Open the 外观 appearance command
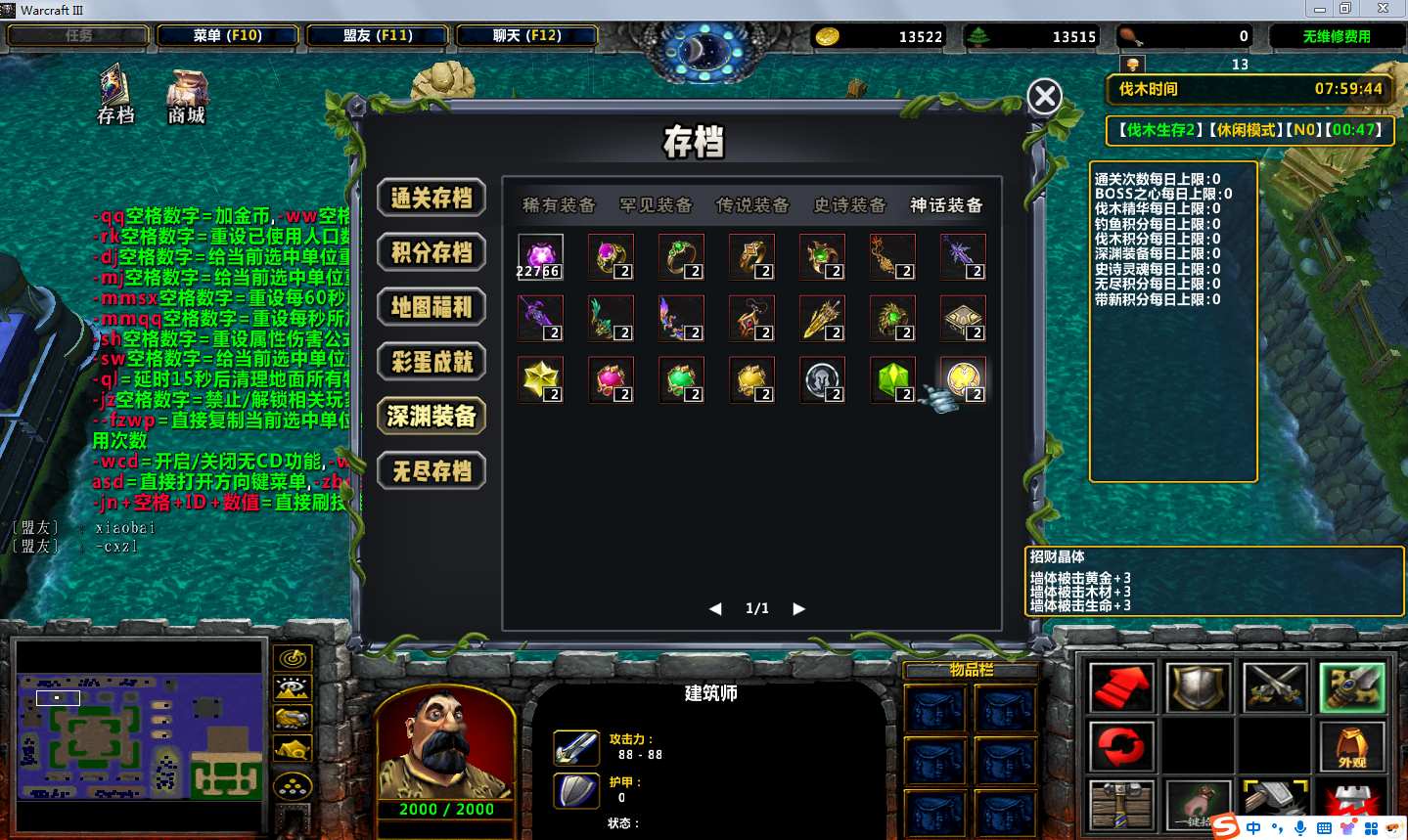The height and width of the screenshot is (840, 1408). tap(1351, 746)
